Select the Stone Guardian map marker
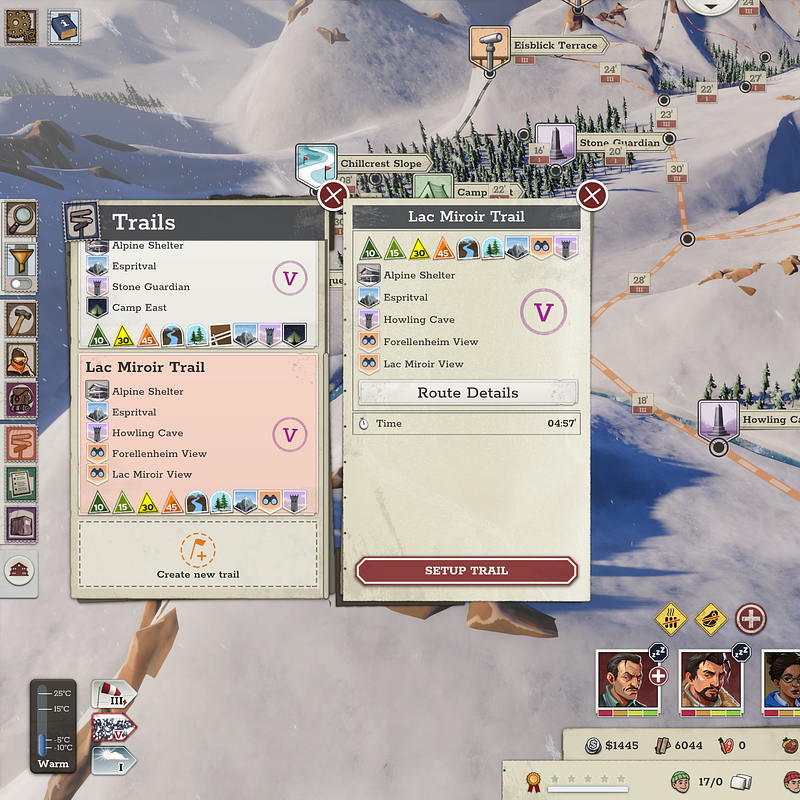800x800 pixels. point(552,143)
